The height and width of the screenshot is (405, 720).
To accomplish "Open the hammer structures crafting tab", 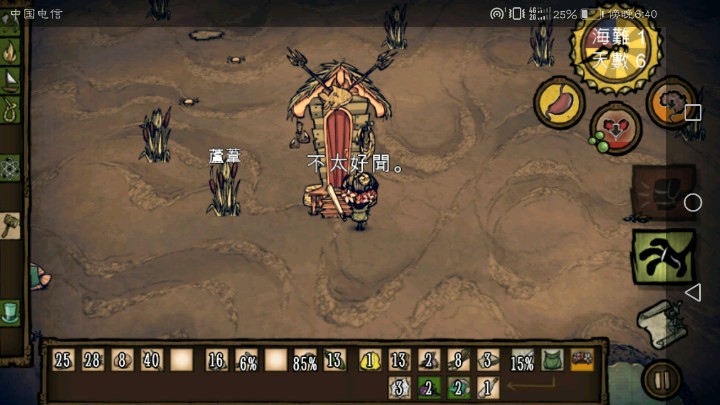I will click(11, 224).
